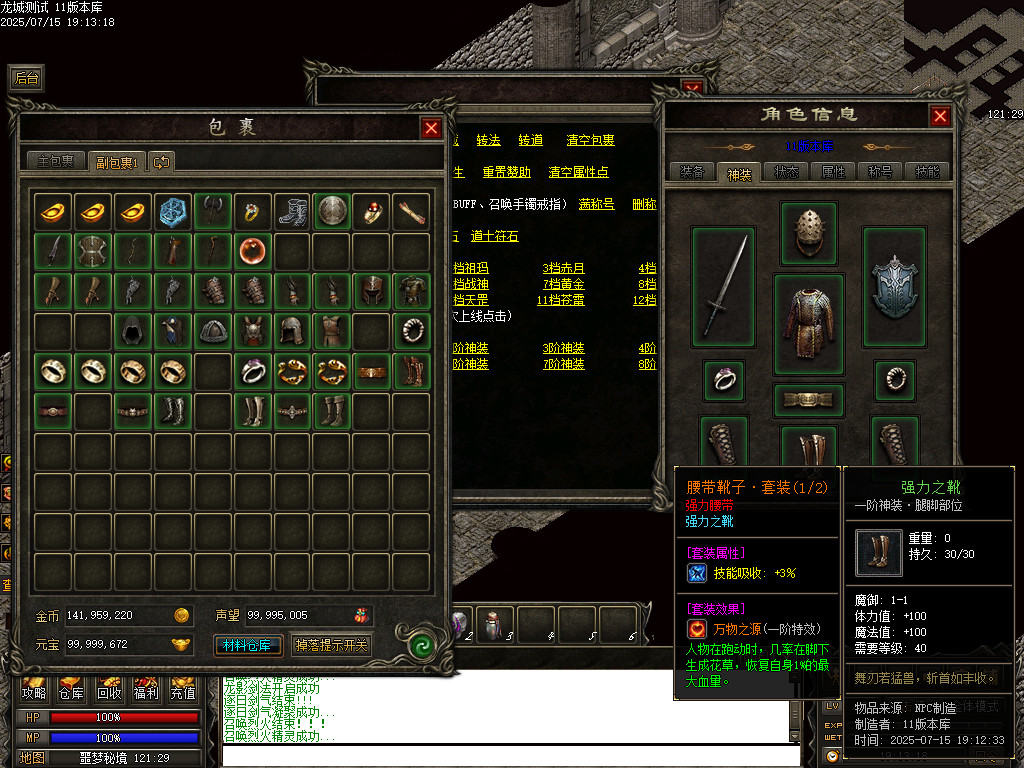1024x768 pixels.
Task: Click the 后台 button
Action: pyautogui.click(x=27, y=78)
